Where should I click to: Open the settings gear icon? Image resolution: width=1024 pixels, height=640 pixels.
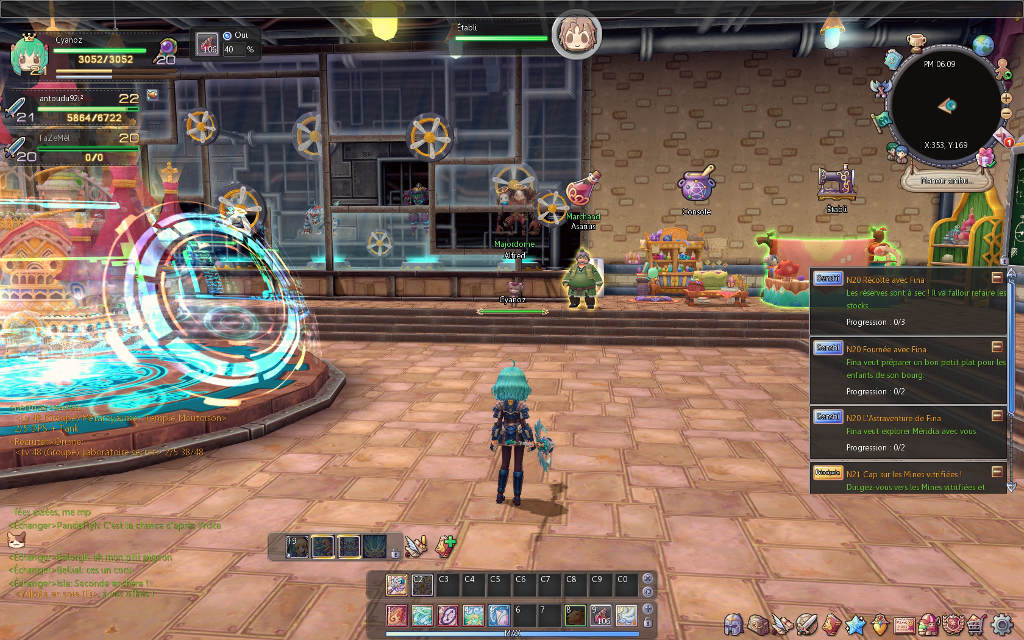coord(1002,625)
